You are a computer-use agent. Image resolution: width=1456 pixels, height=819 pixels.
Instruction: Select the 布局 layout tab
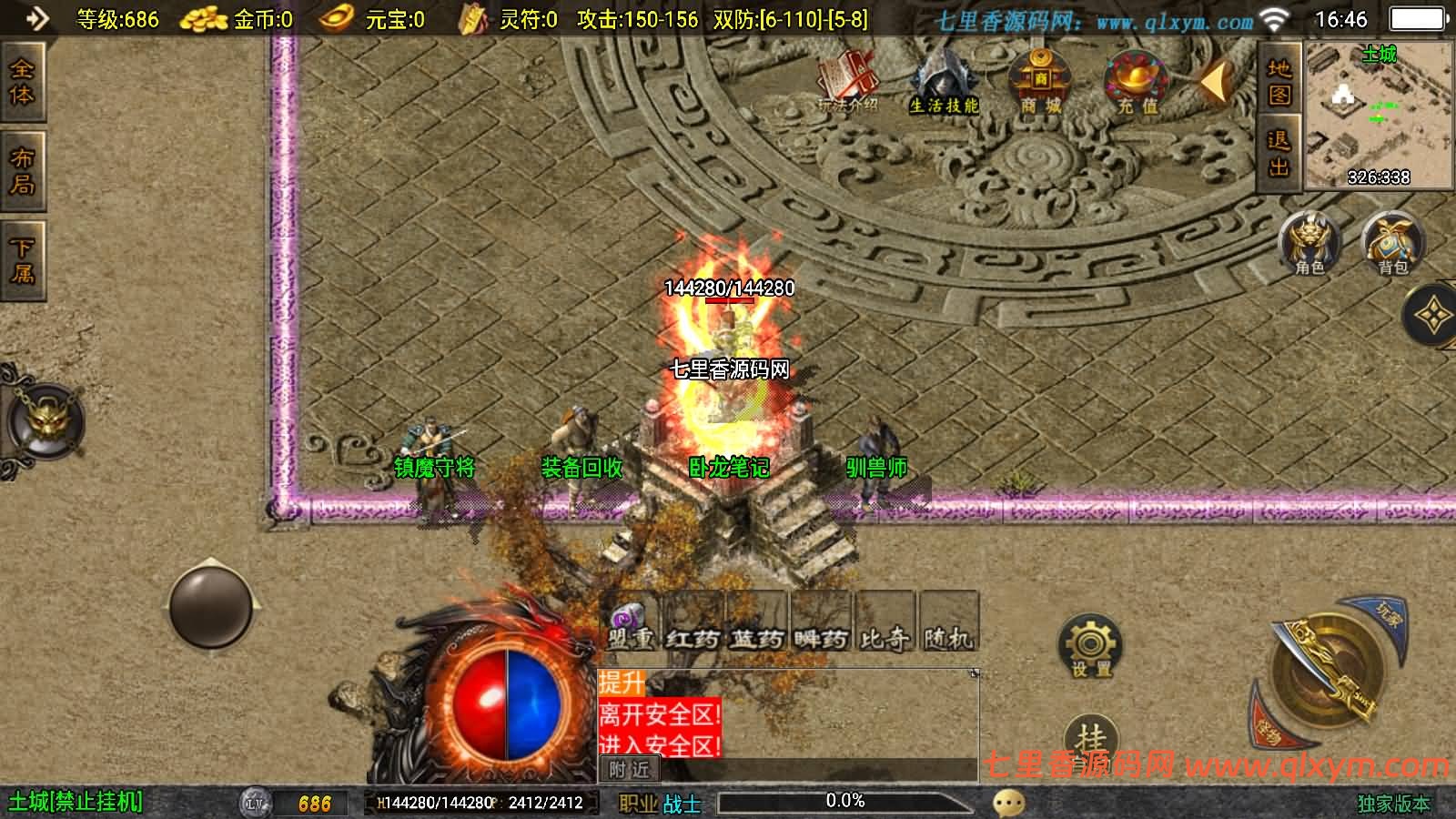[x=22, y=171]
